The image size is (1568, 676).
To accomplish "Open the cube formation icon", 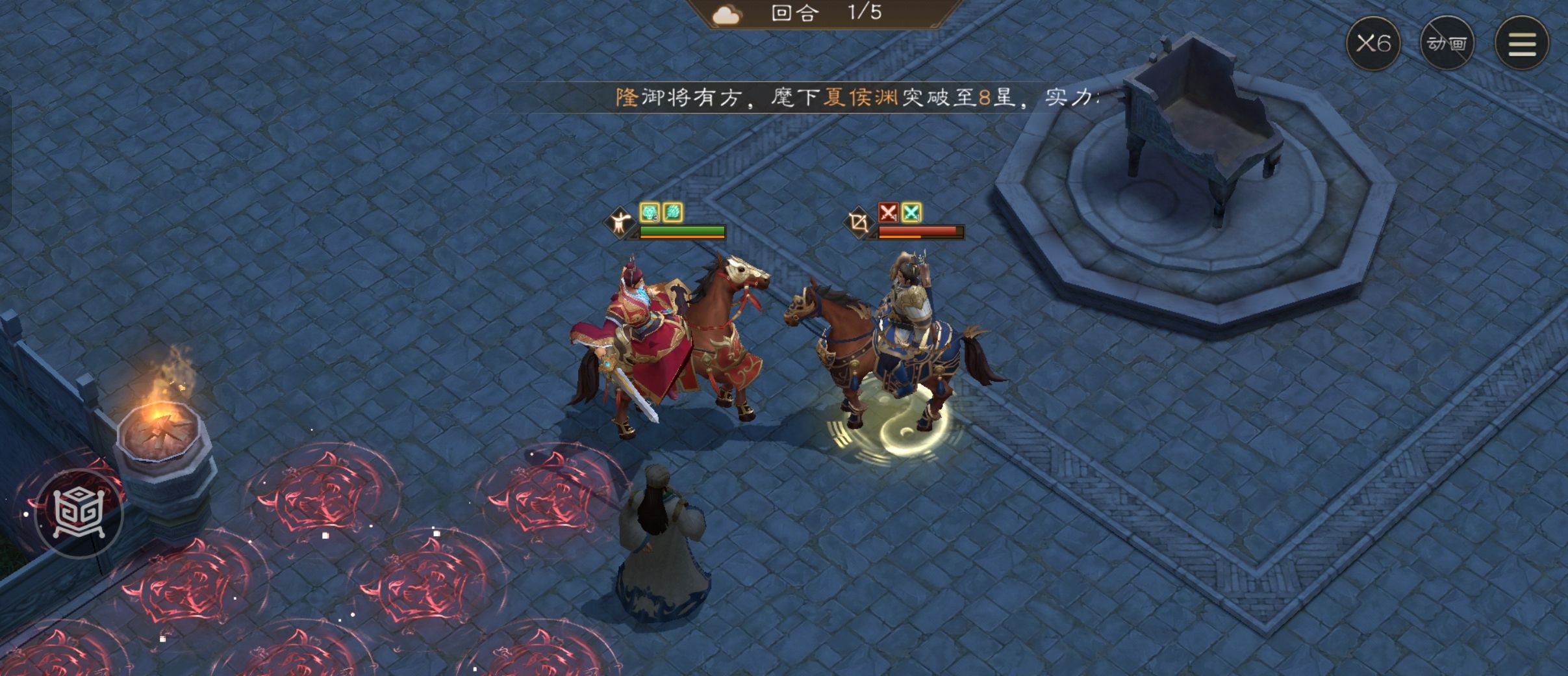I will point(79,513).
